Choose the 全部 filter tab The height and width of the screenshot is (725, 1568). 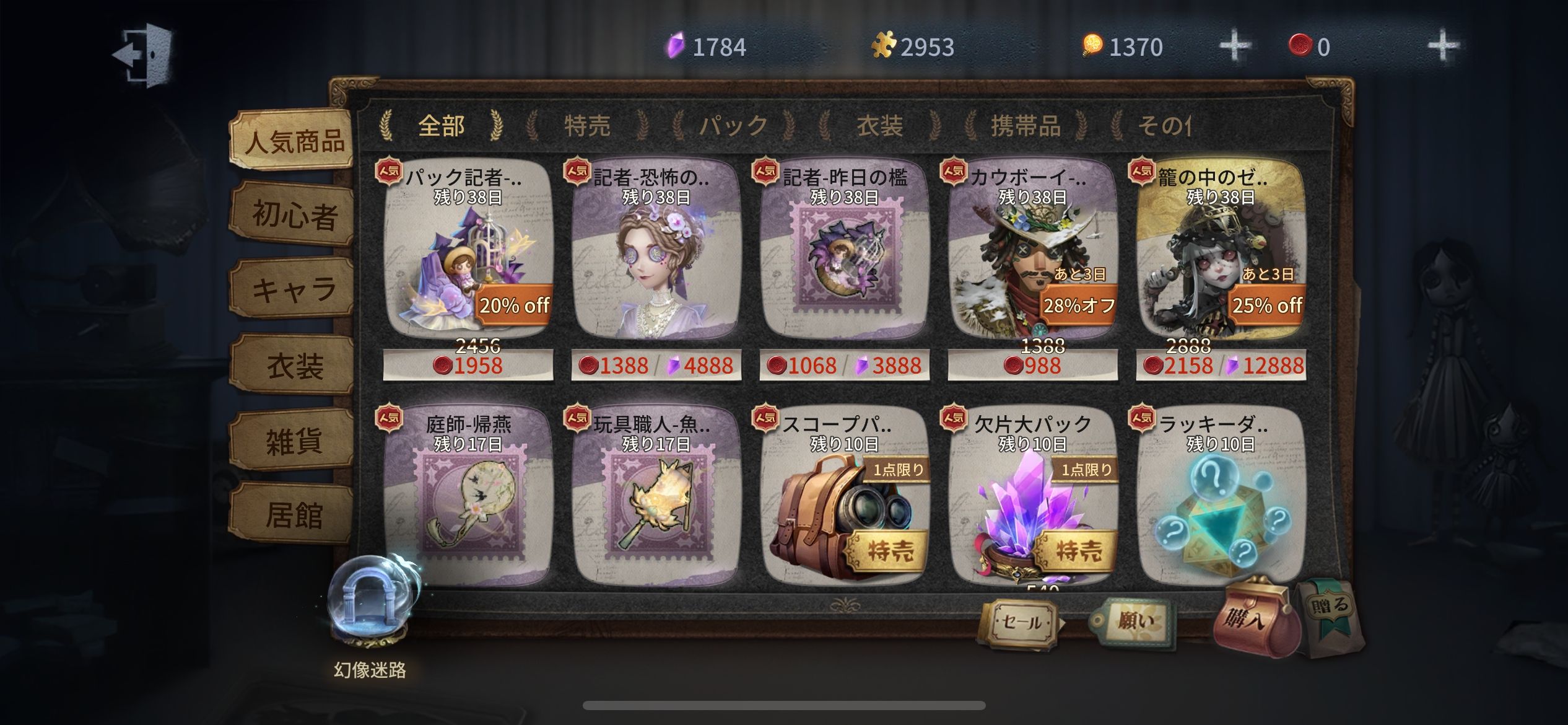coord(441,126)
